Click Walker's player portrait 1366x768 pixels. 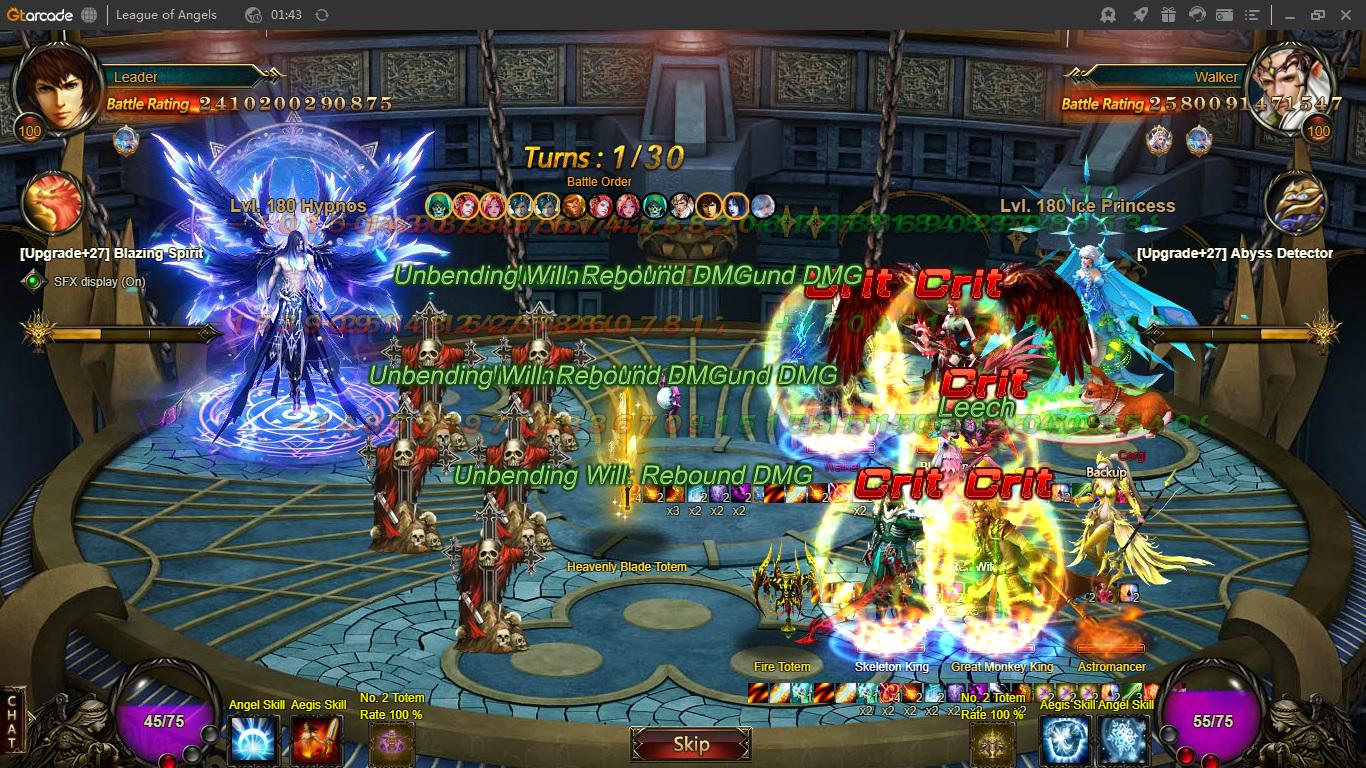(1291, 89)
